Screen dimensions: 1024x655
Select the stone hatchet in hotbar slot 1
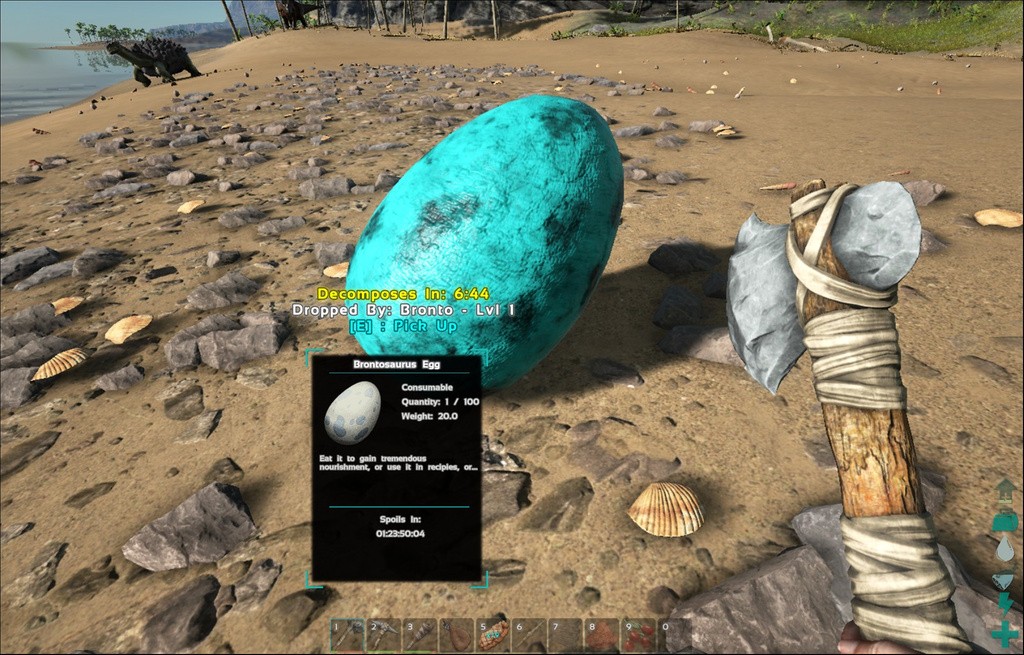(x=348, y=635)
